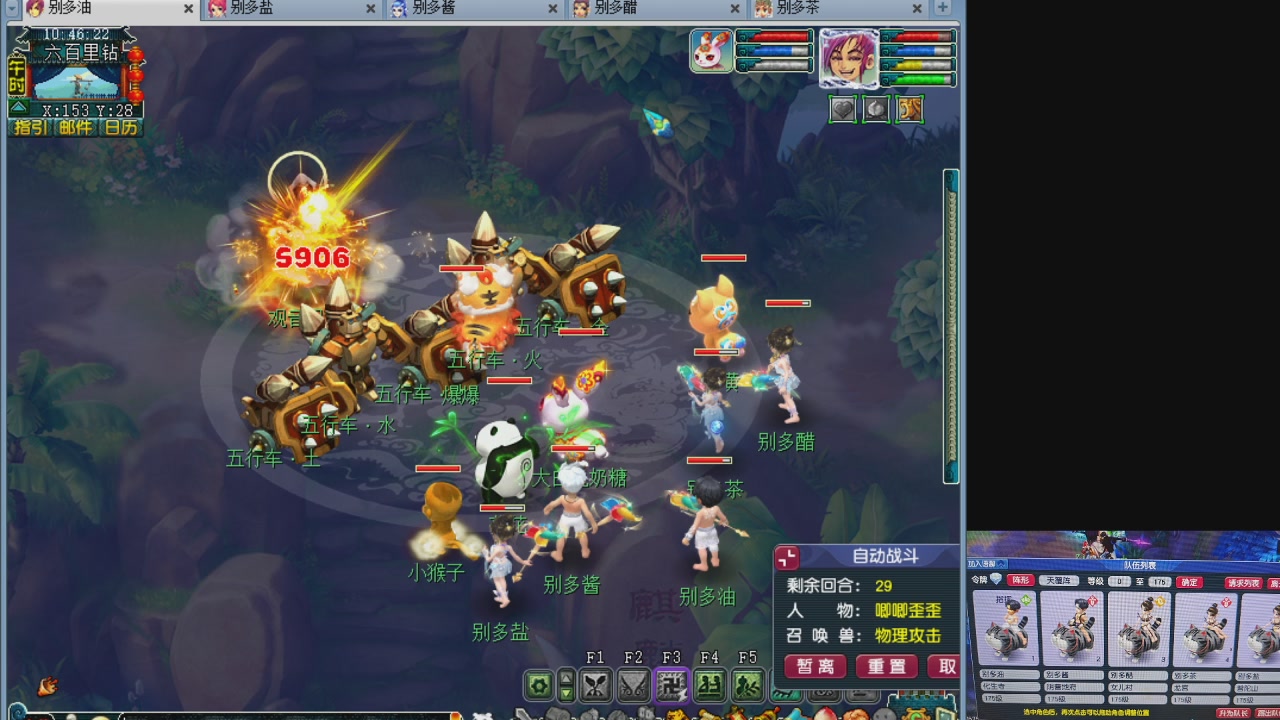Select the F5 herb skill icon
Viewport: 1280px width, 720px height.
click(746, 685)
